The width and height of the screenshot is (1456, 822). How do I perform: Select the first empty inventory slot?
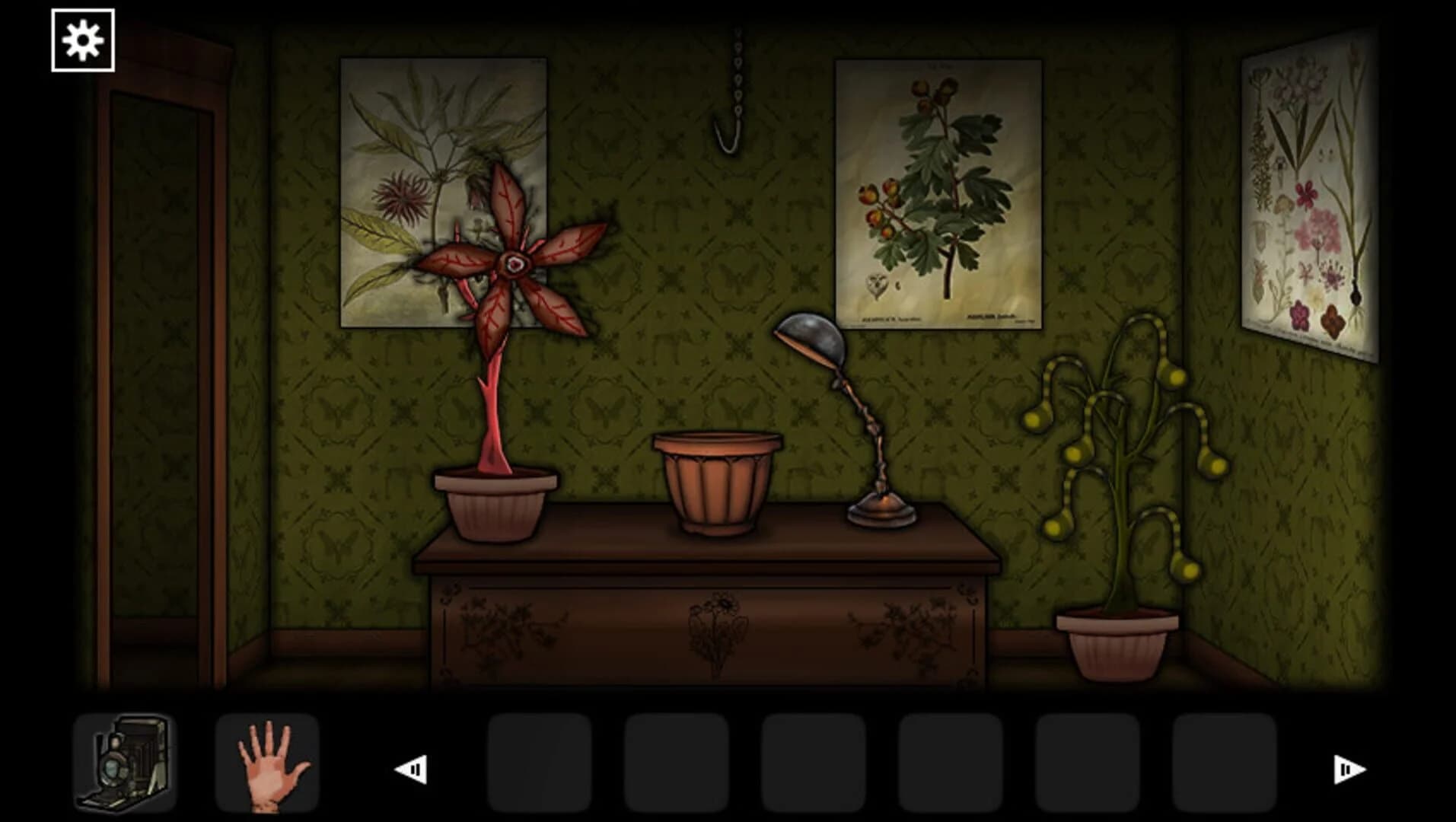[542, 763]
